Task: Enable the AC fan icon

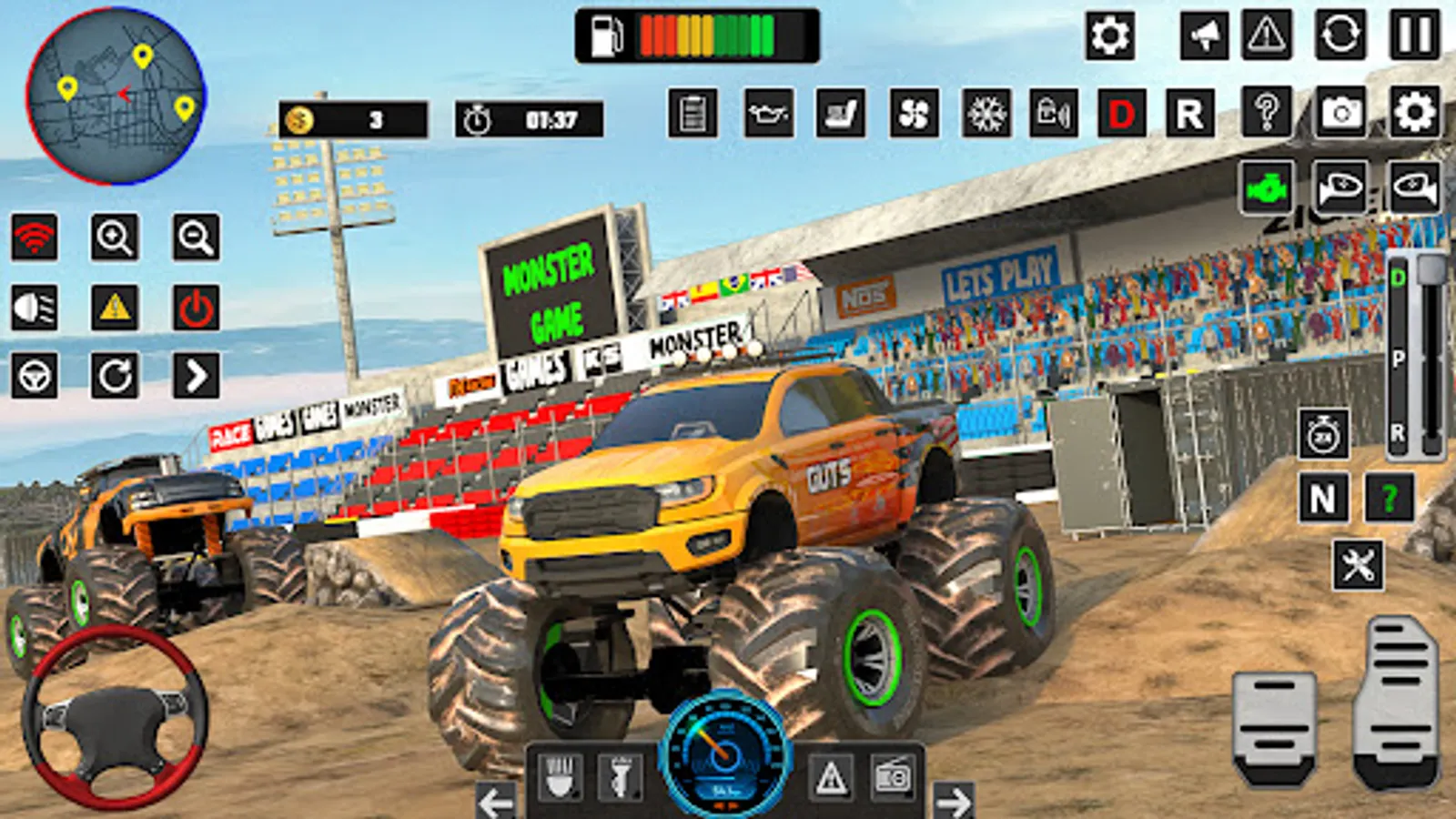Action: (x=913, y=113)
